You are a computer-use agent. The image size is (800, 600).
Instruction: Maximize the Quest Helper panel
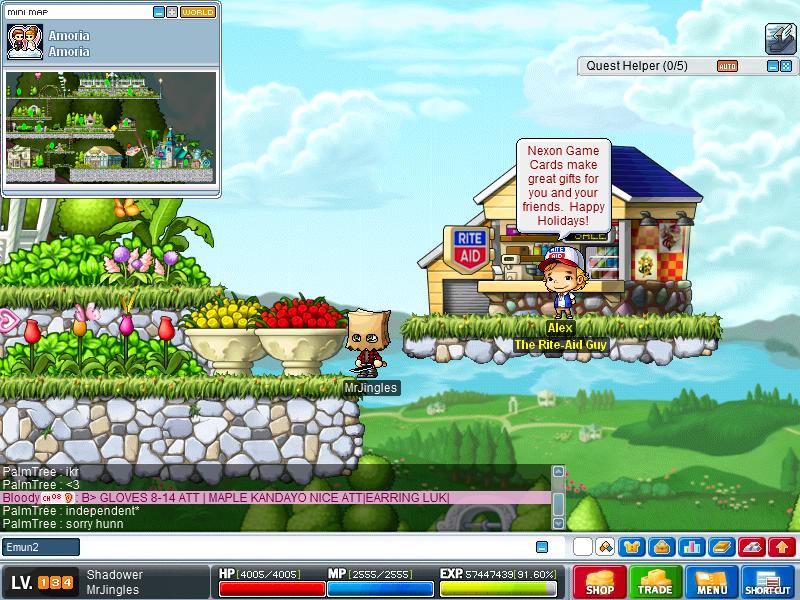(x=785, y=66)
